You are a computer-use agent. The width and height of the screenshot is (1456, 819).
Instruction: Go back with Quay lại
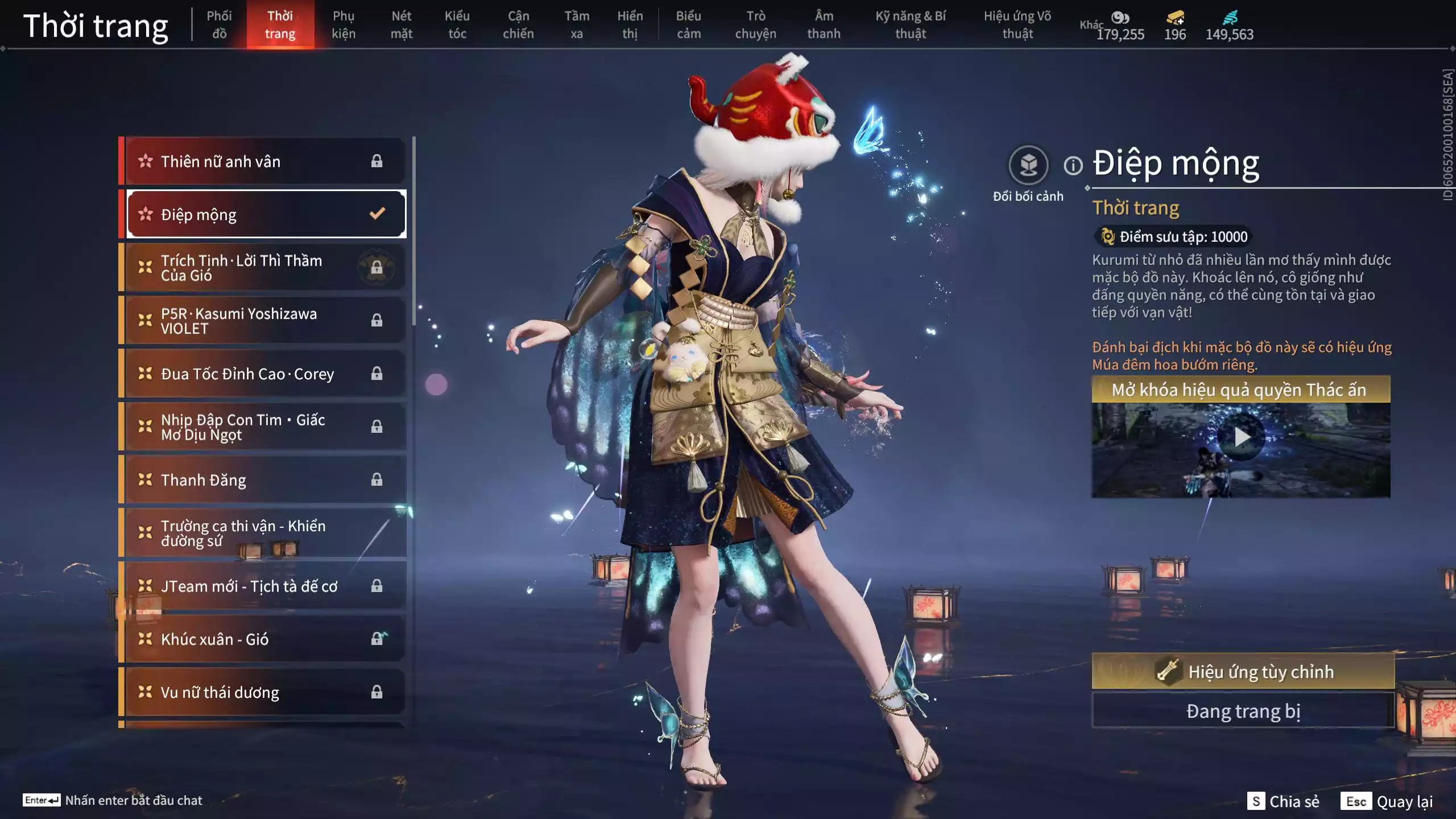[1388, 801]
